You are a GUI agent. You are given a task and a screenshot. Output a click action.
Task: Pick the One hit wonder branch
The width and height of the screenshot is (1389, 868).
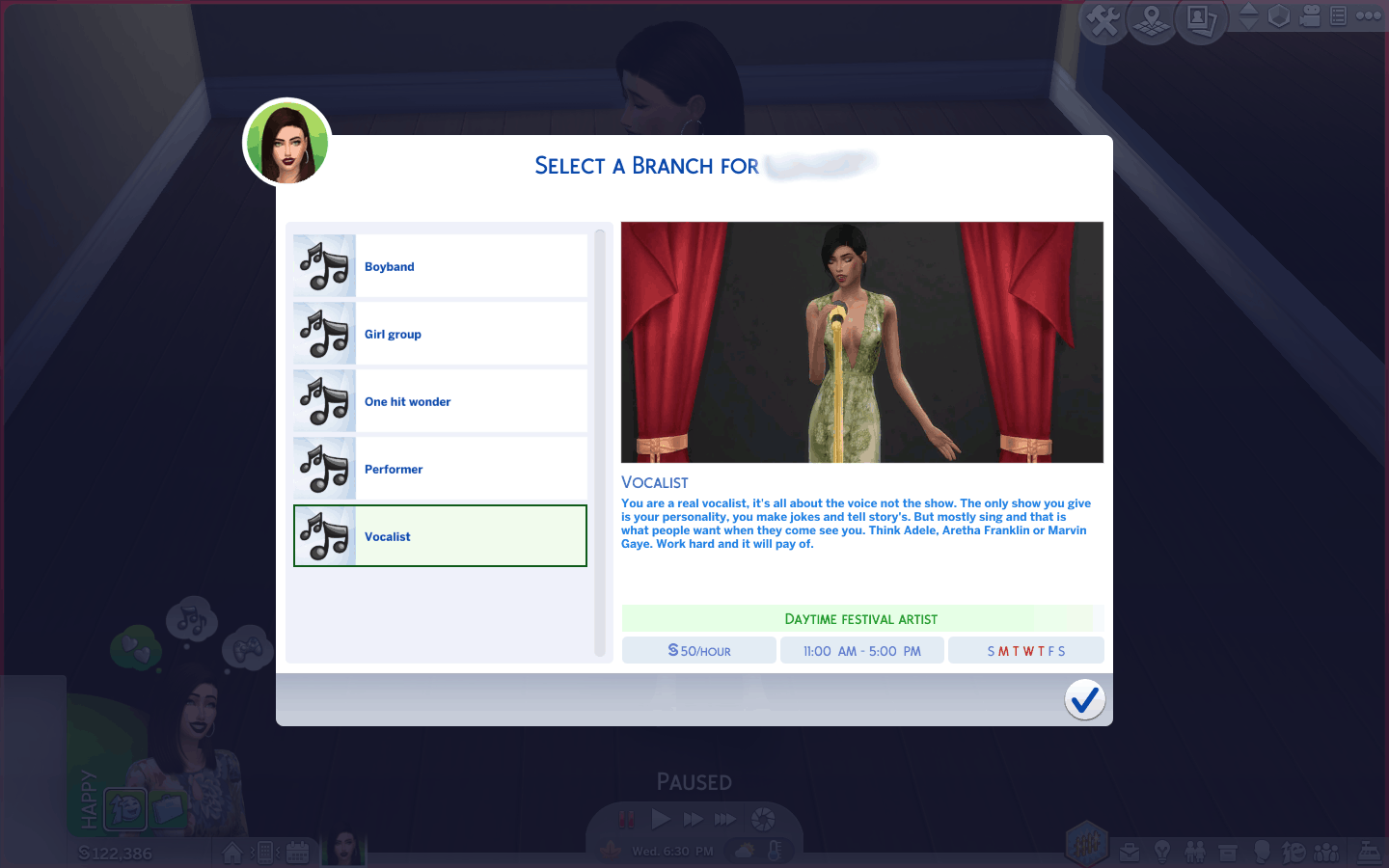tap(440, 401)
